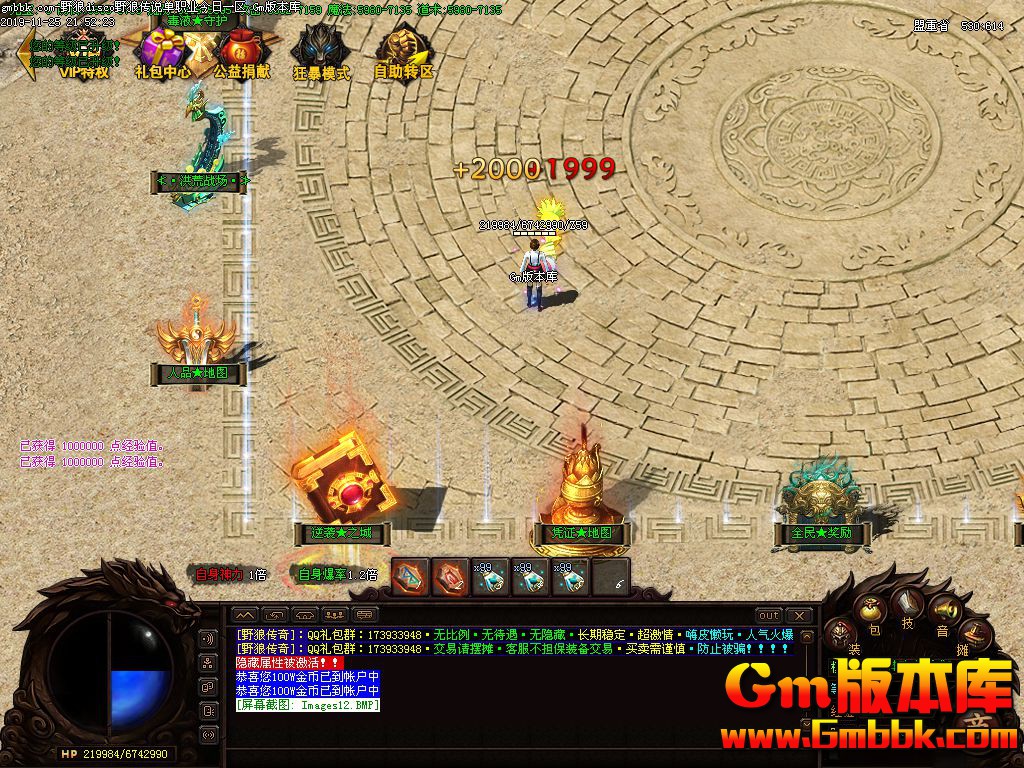Image resolution: width=1024 pixels, height=768 pixels.
Task: Open the skills (技) menu button
Action: pyautogui.click(x=908, y=603)
